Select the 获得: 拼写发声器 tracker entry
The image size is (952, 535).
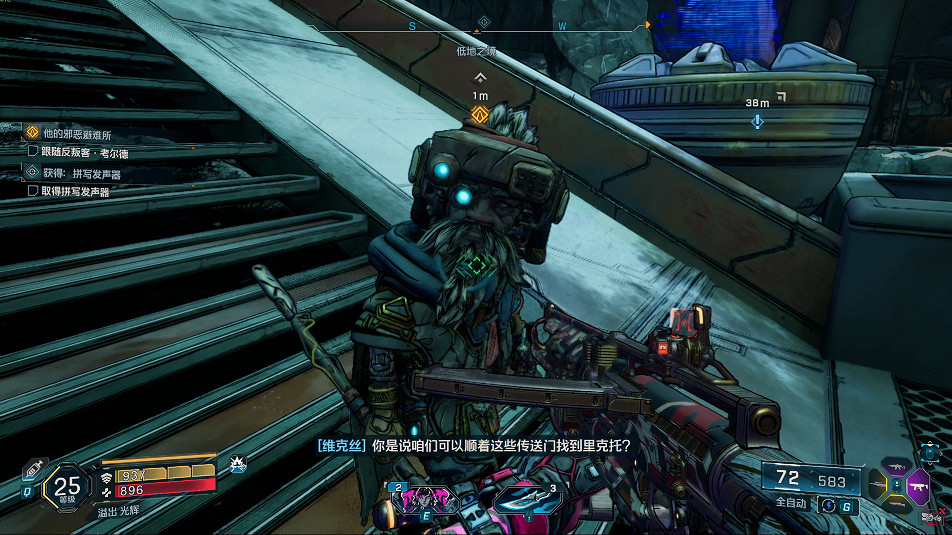coord(82,173)
